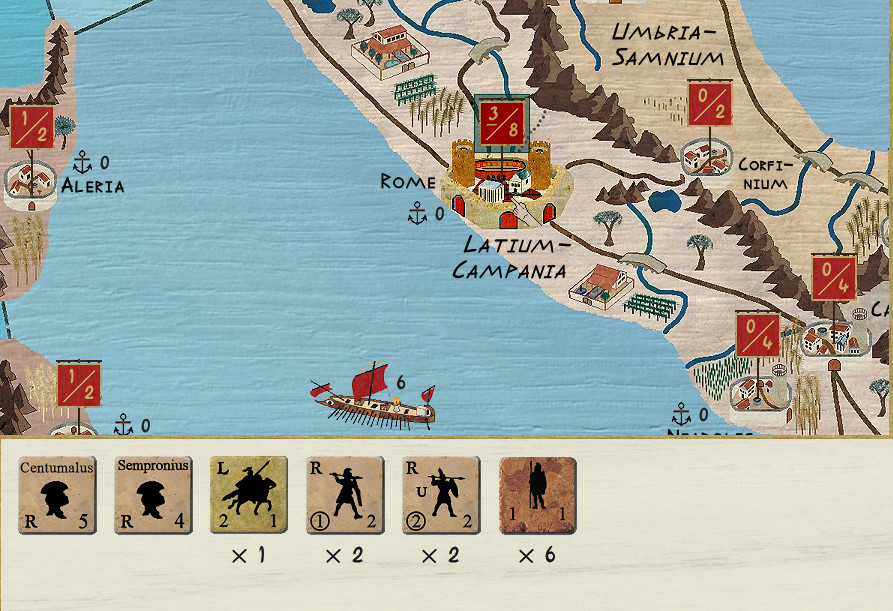Select the Aleria 1/2 garrison banner

point(32,127)
